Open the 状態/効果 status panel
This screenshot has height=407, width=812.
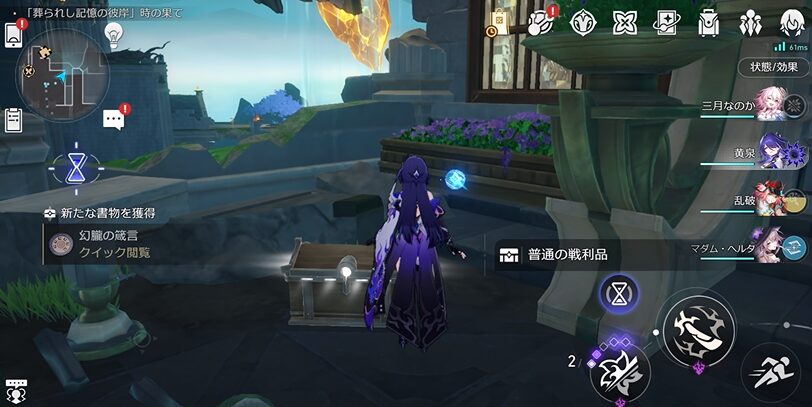pos(775,67)
